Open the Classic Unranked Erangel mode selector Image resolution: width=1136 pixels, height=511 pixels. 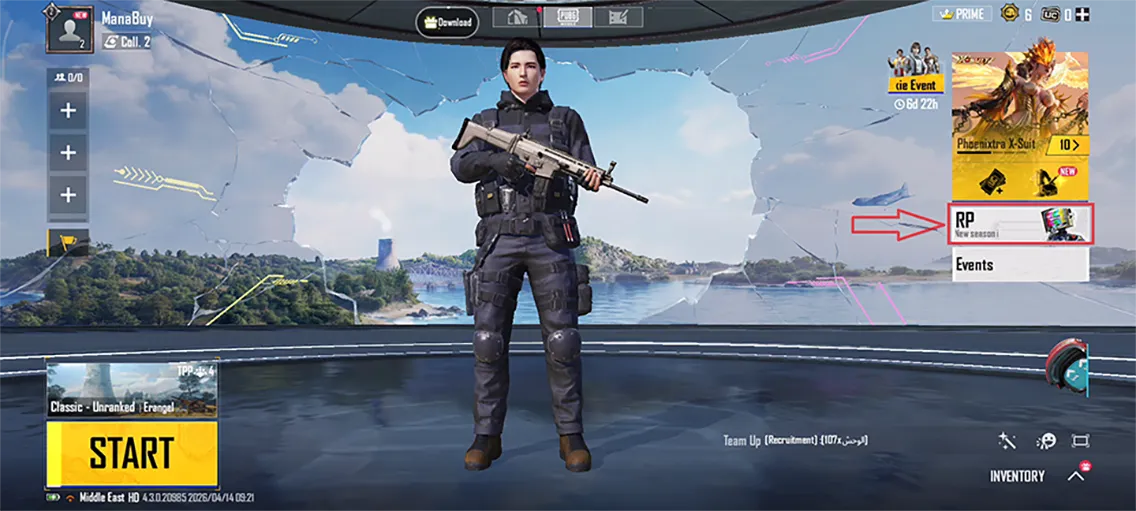point(131,391)
